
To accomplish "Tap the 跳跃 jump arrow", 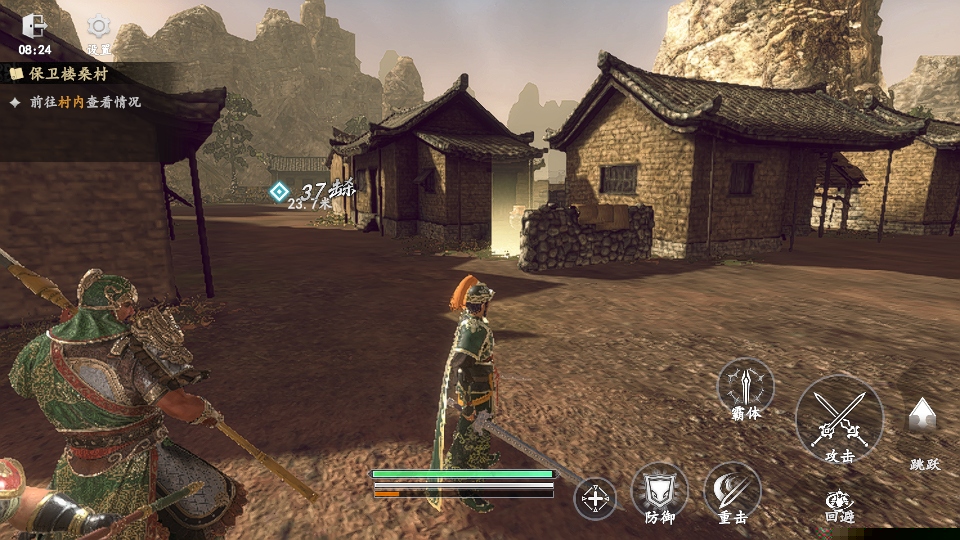I will 922,417.
